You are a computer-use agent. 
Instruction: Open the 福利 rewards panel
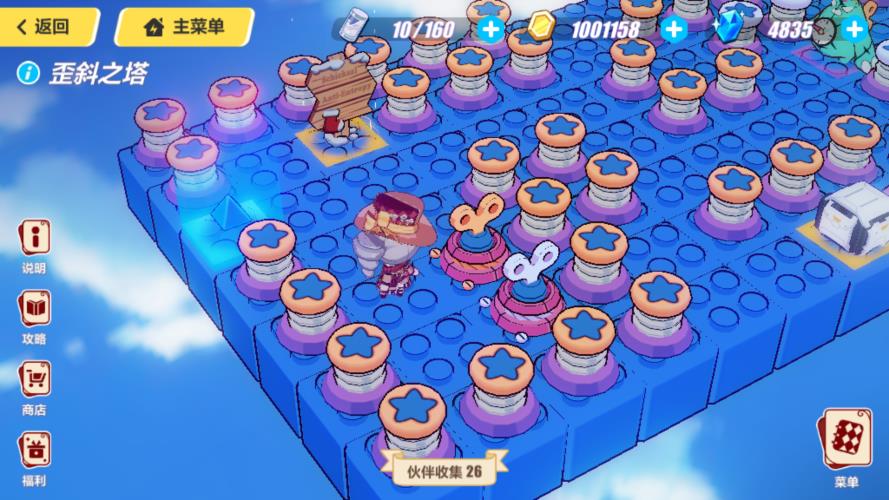tap(35, 454)
